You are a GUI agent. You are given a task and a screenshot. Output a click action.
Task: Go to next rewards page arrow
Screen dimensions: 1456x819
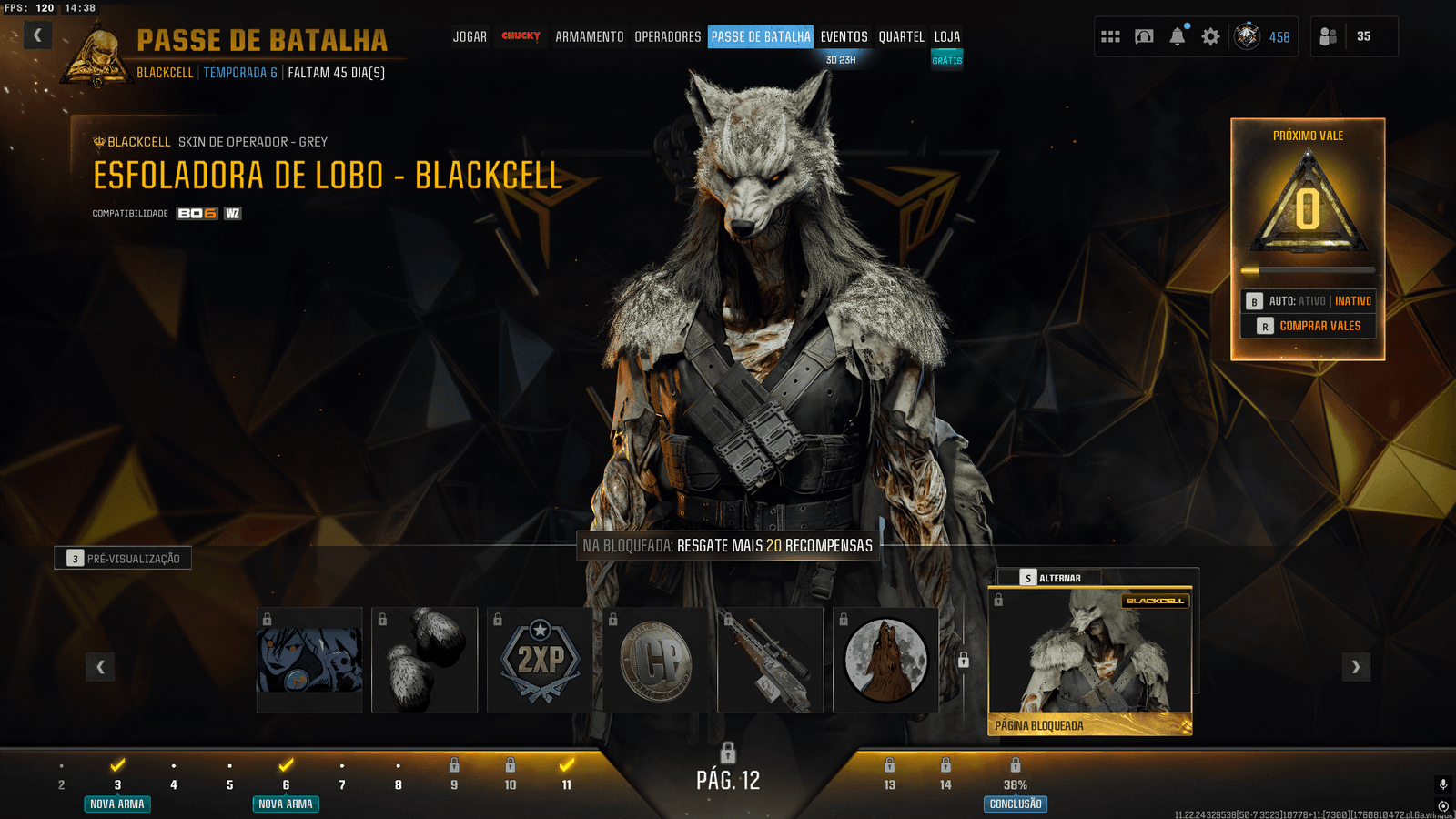(x=1356, y=667)
